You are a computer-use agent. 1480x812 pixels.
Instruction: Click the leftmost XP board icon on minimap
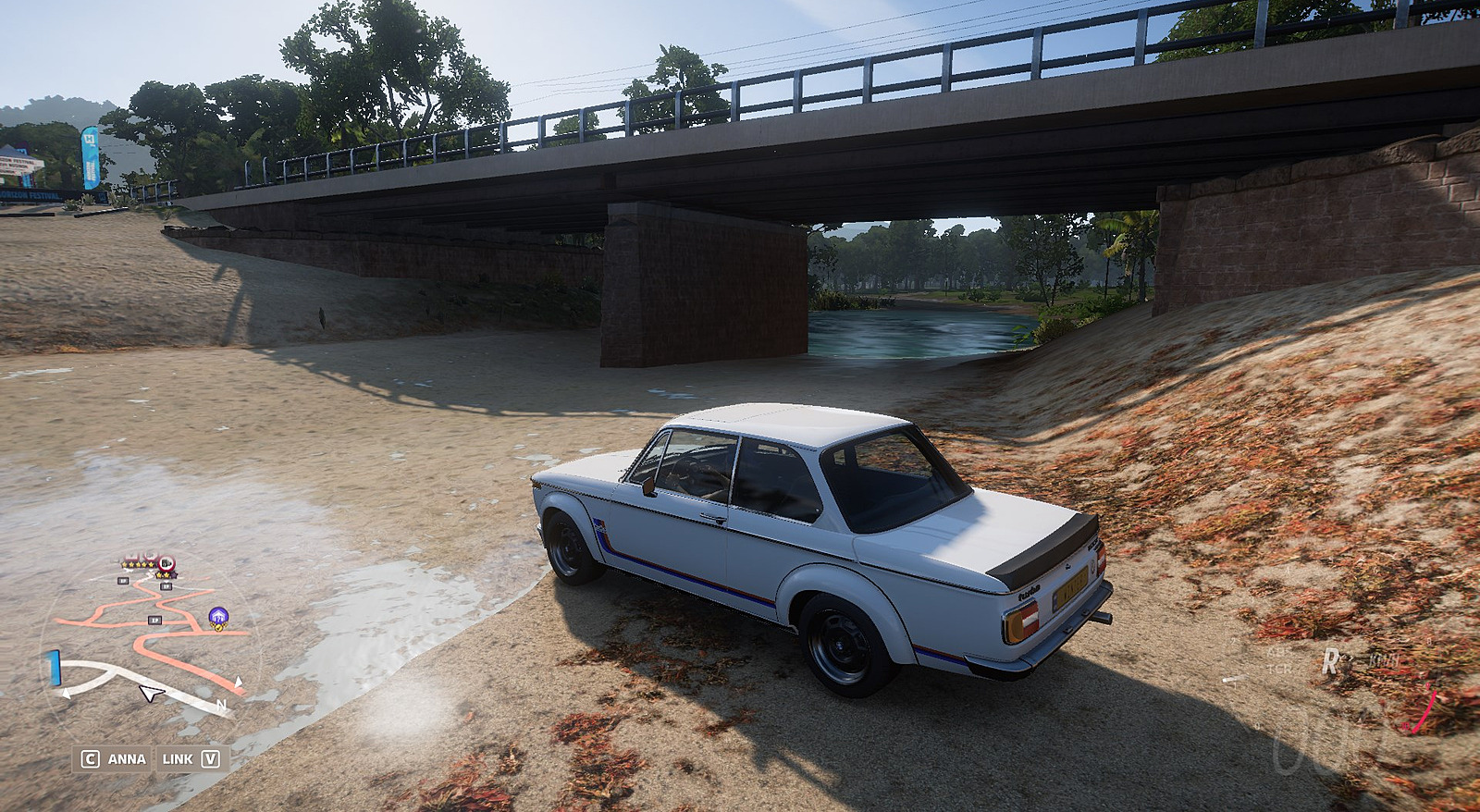click(123, 580)
